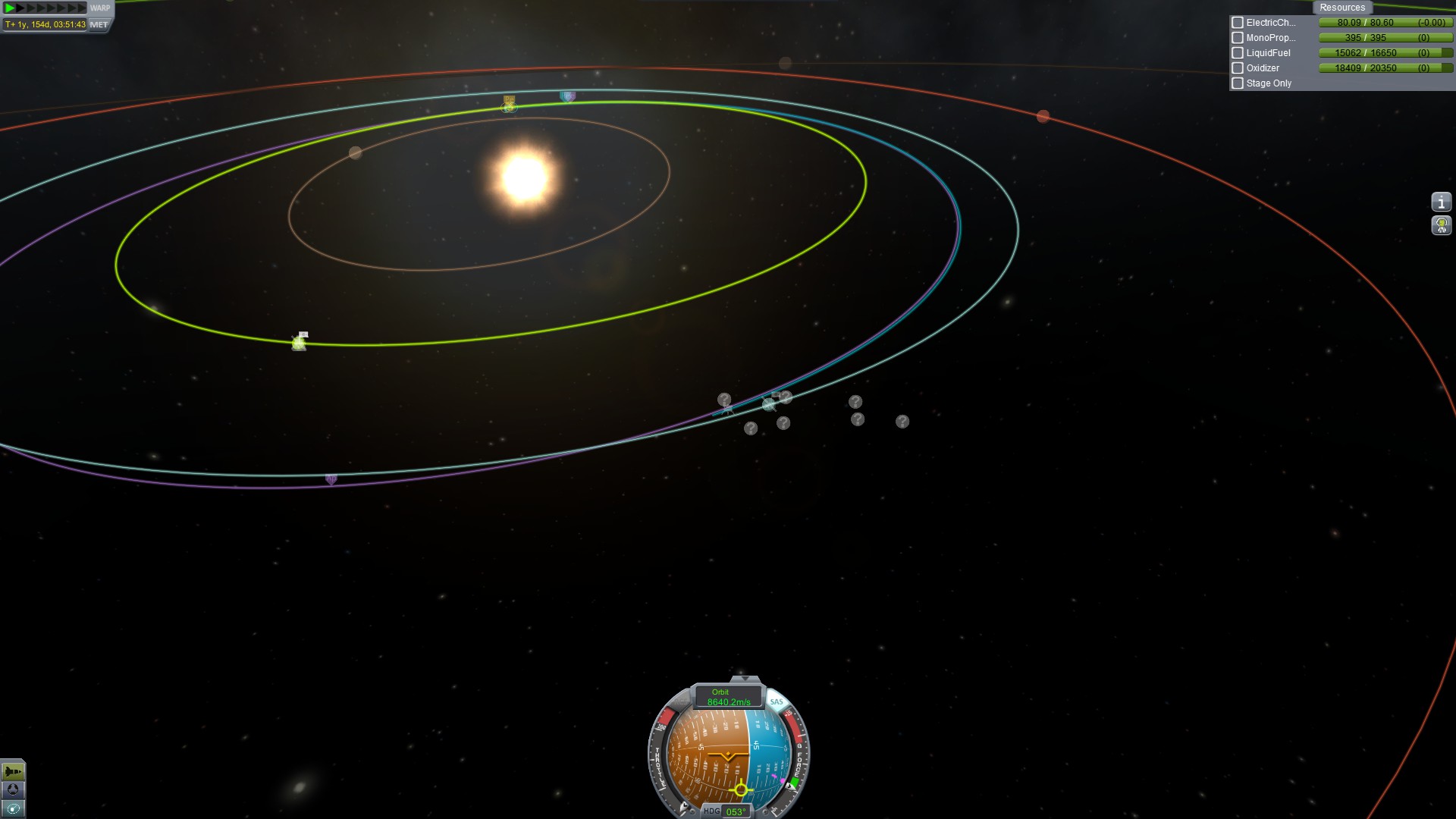Select the staging mode rocket button
The height and width of the screenshot is (819, 1456).
click(x=13, y=771)
